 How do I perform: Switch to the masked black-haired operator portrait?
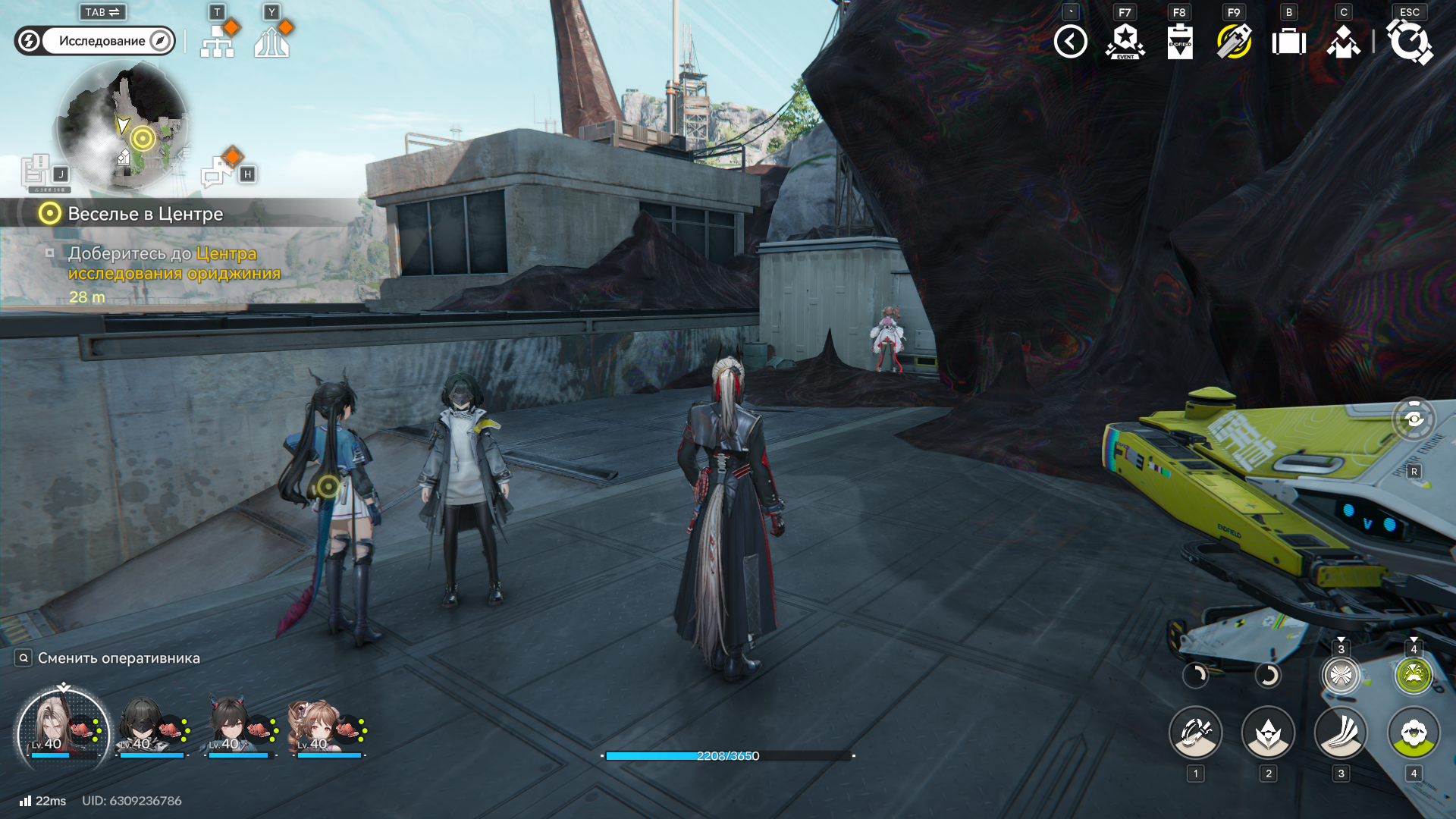152,728
